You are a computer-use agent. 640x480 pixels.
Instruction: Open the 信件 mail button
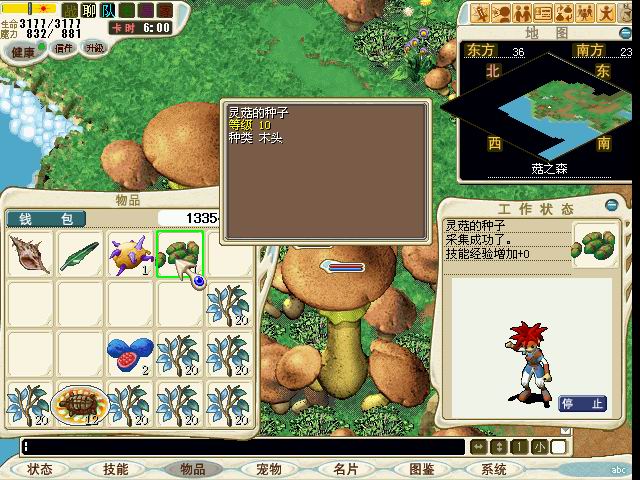click(x=63, y=48)
